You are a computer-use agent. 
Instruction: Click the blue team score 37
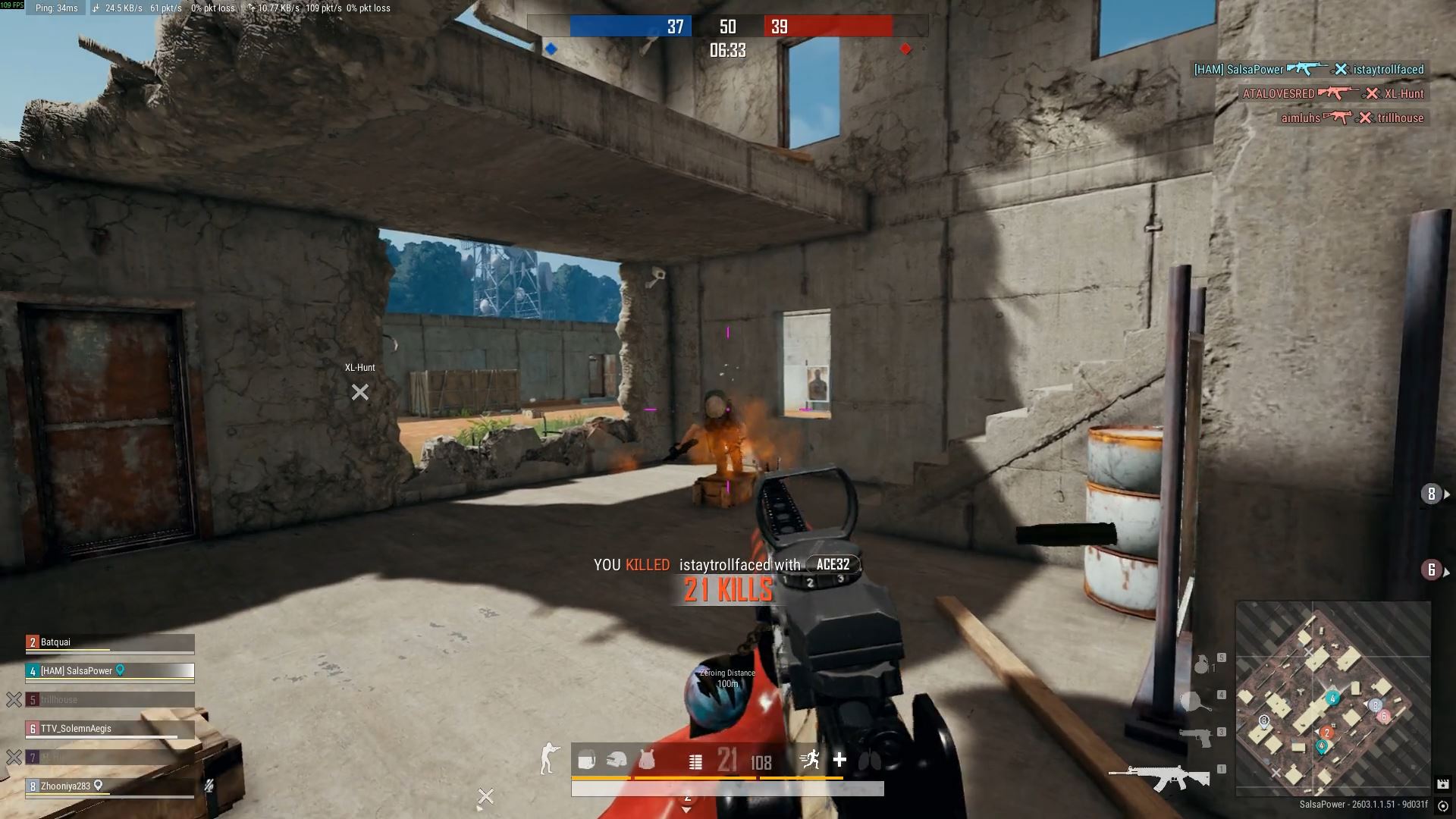click(674, 25)
